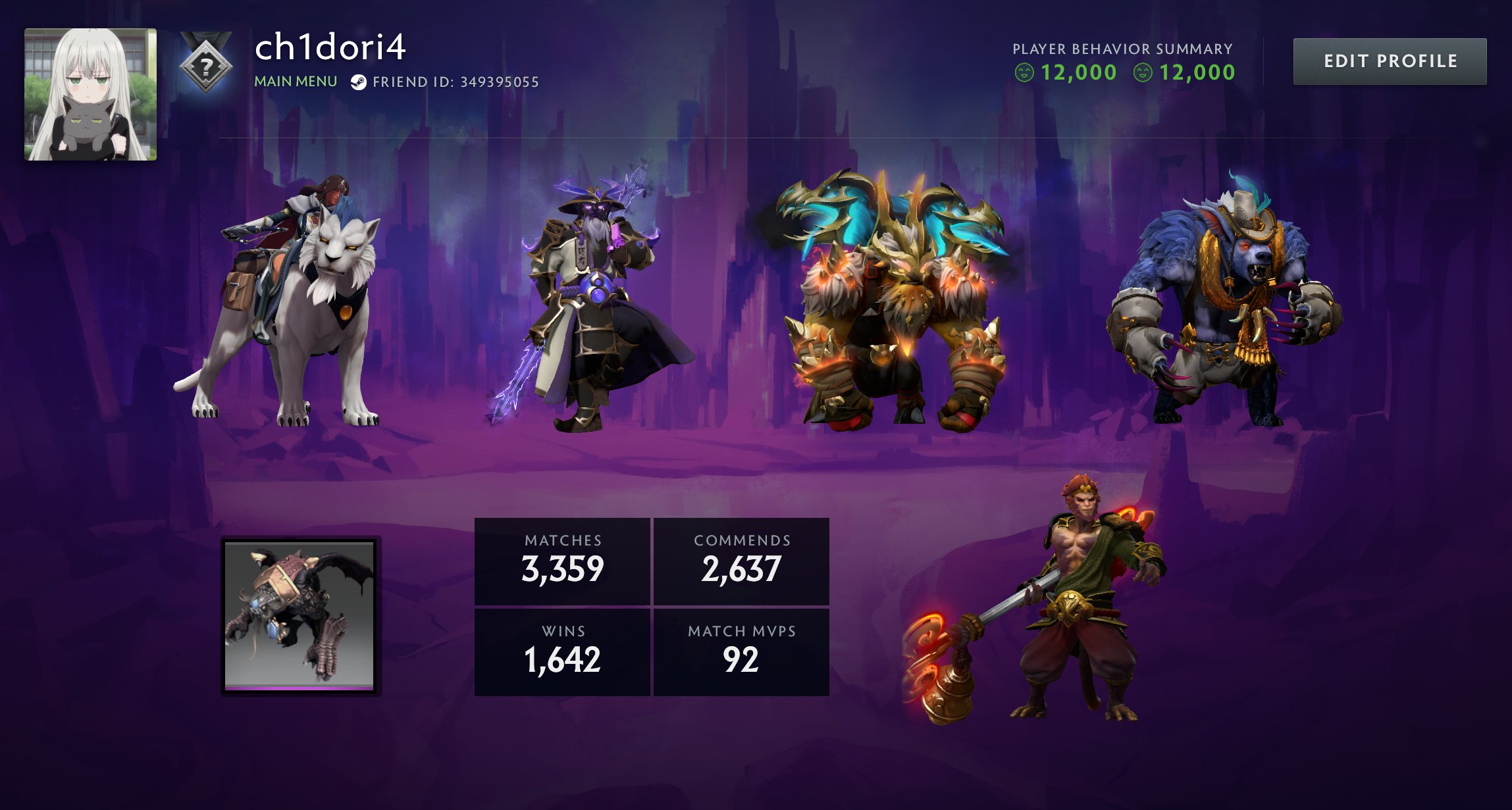Click the second 12,000 behavior score
The height and width of the screenshot is (810, 1512).
point(1198,72)
